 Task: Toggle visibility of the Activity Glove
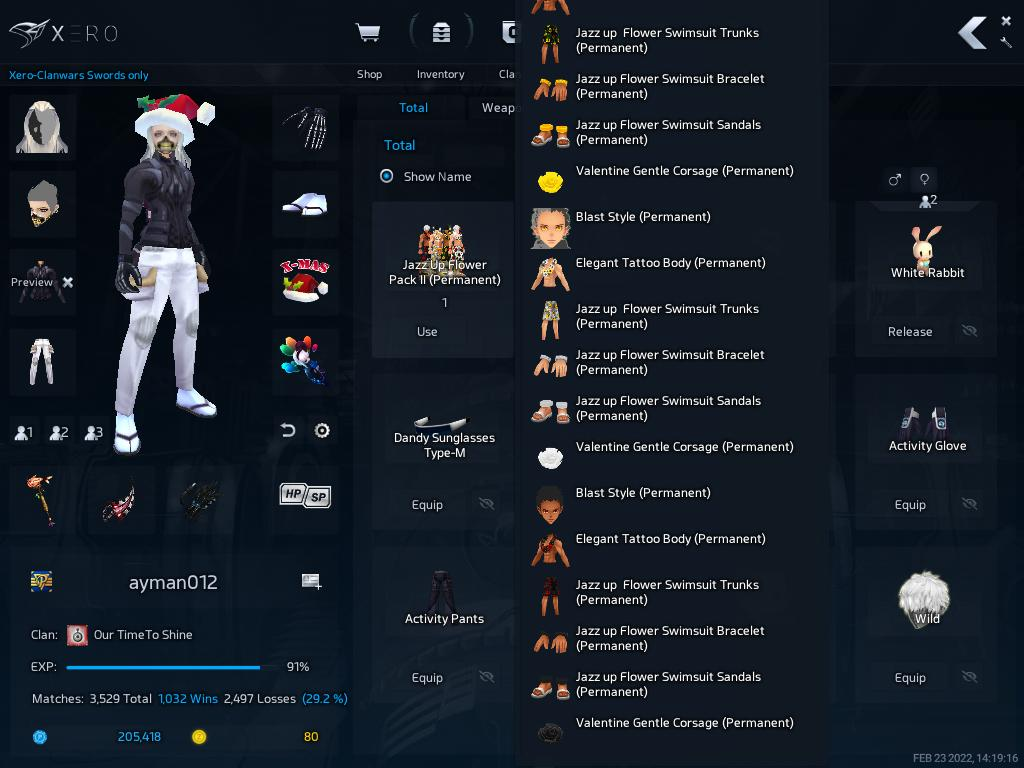coord(969,505)
